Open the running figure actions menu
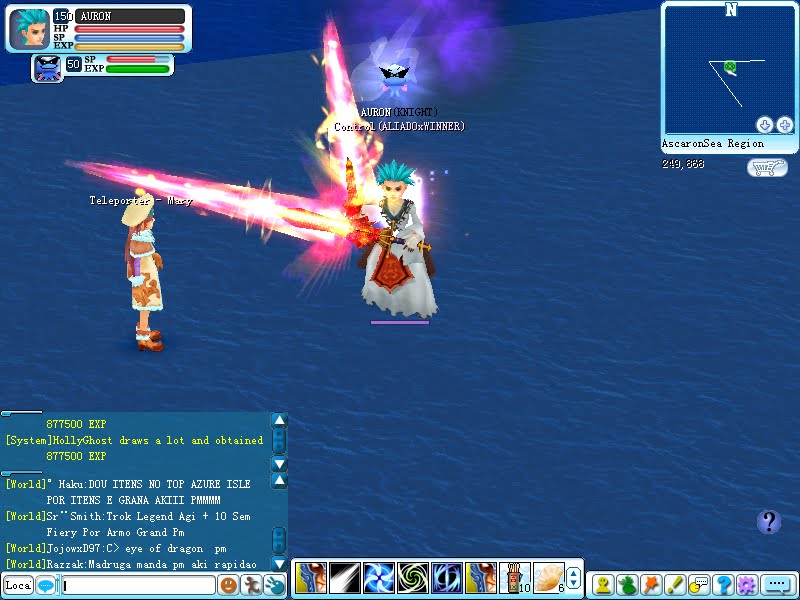The image size is (800, 600). coord(252,586)
